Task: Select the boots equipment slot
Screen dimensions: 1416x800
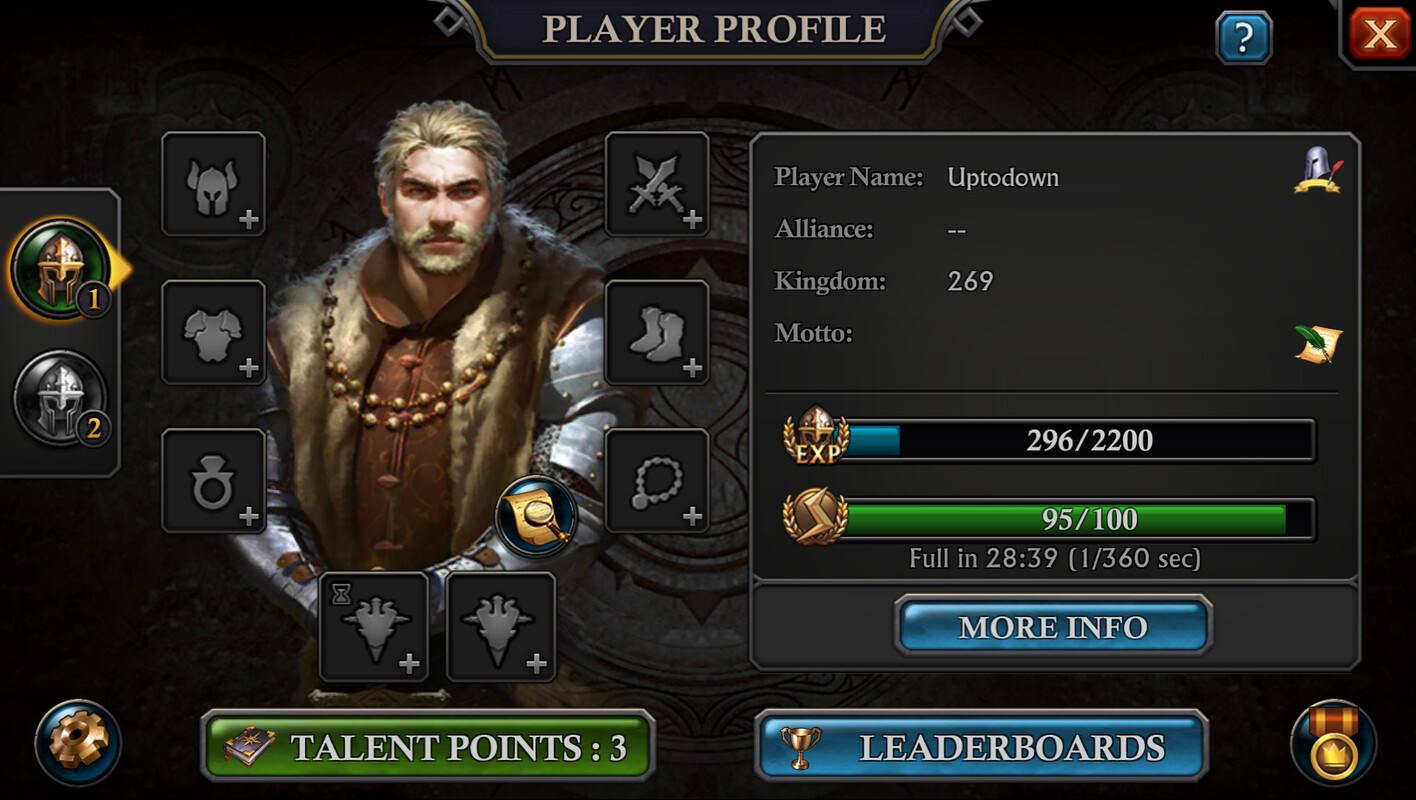Action: pyautogui.click(x=657, y=332)
